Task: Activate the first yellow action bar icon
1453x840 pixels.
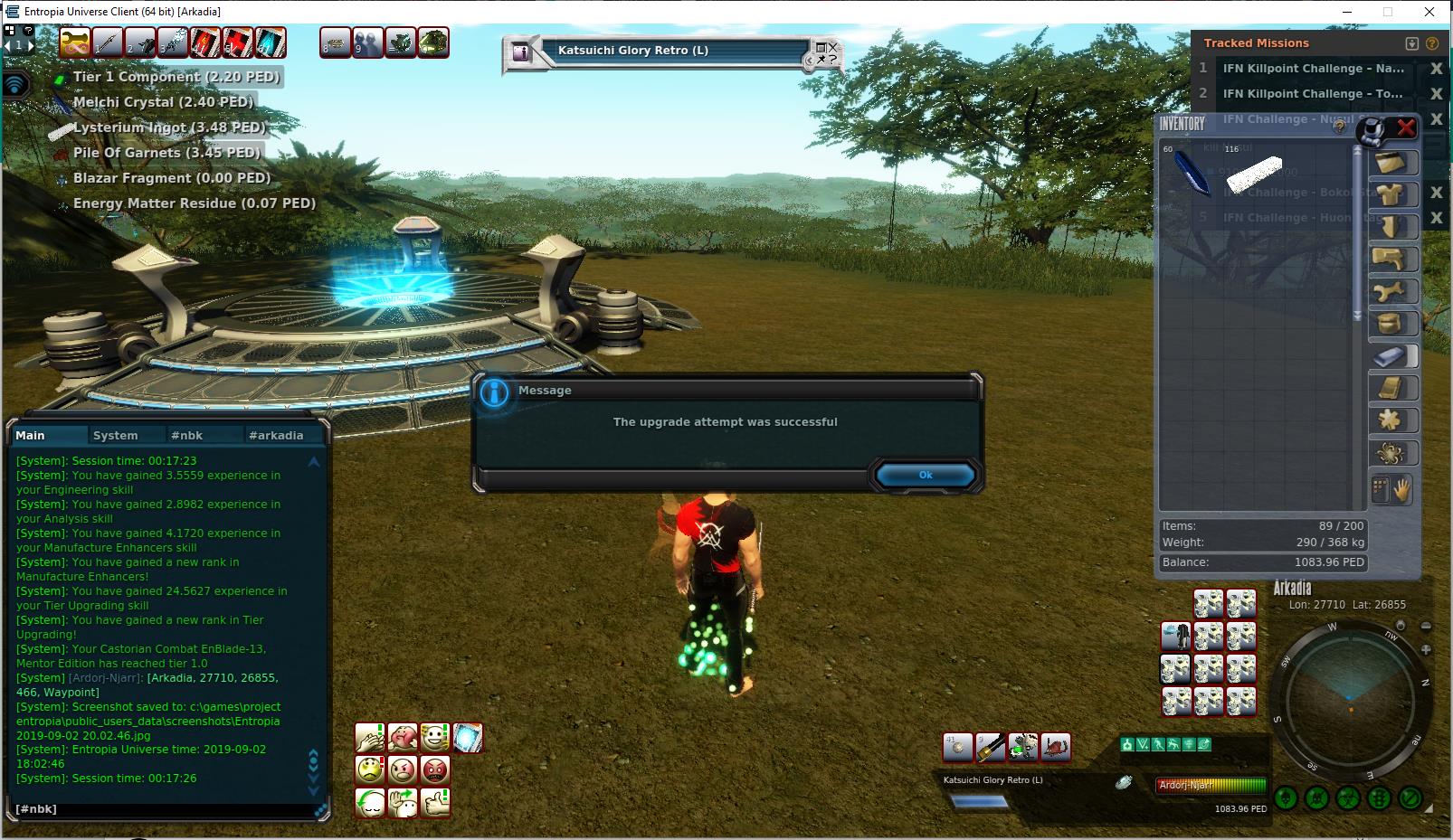Action: click(x=75, y=42)
